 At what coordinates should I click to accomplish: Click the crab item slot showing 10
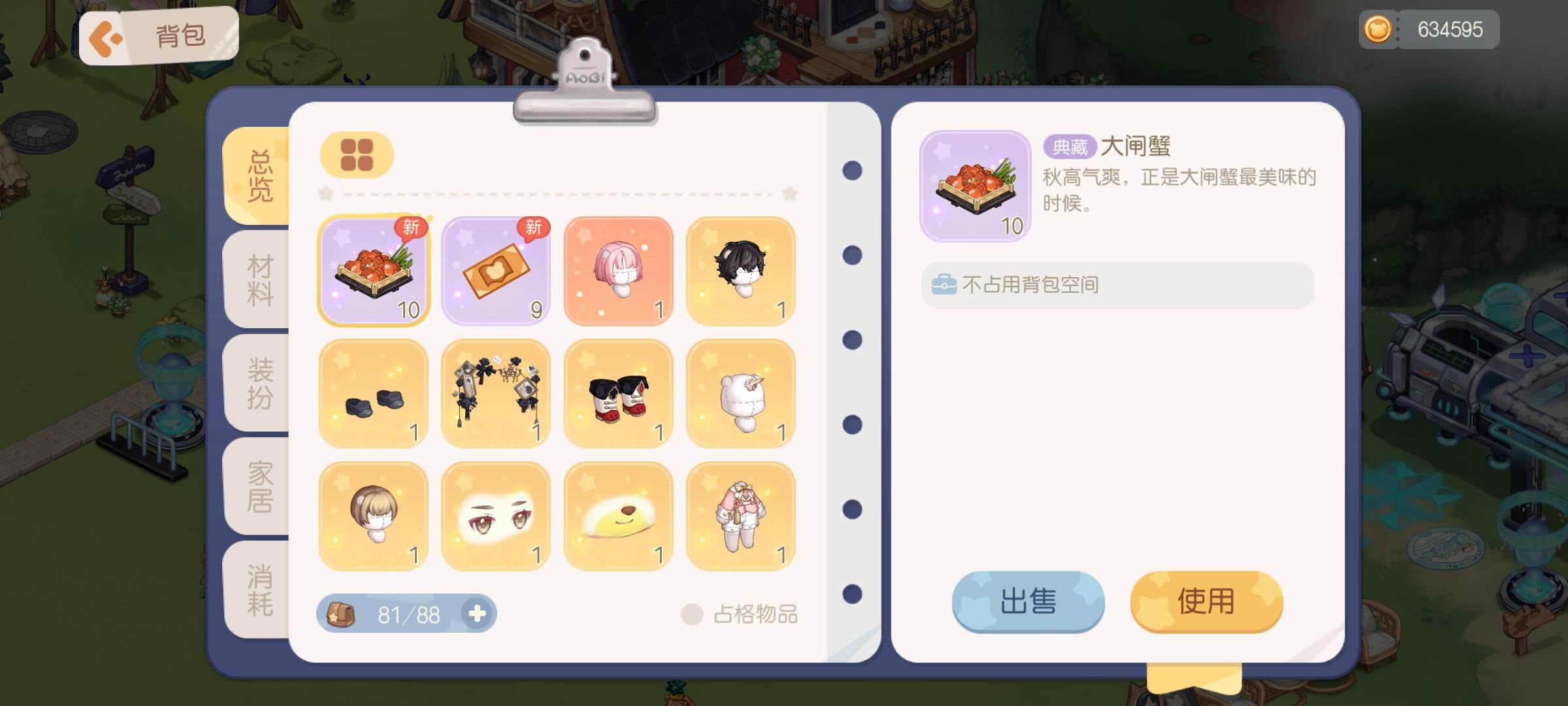click(373, 270)
